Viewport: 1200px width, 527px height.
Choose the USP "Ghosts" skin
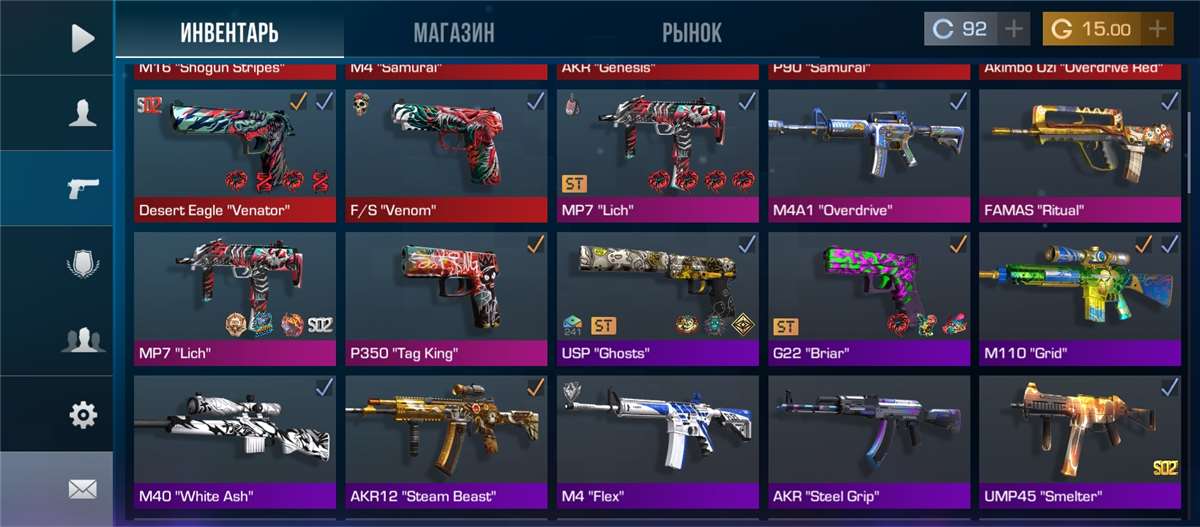click(x=658, y=298)
